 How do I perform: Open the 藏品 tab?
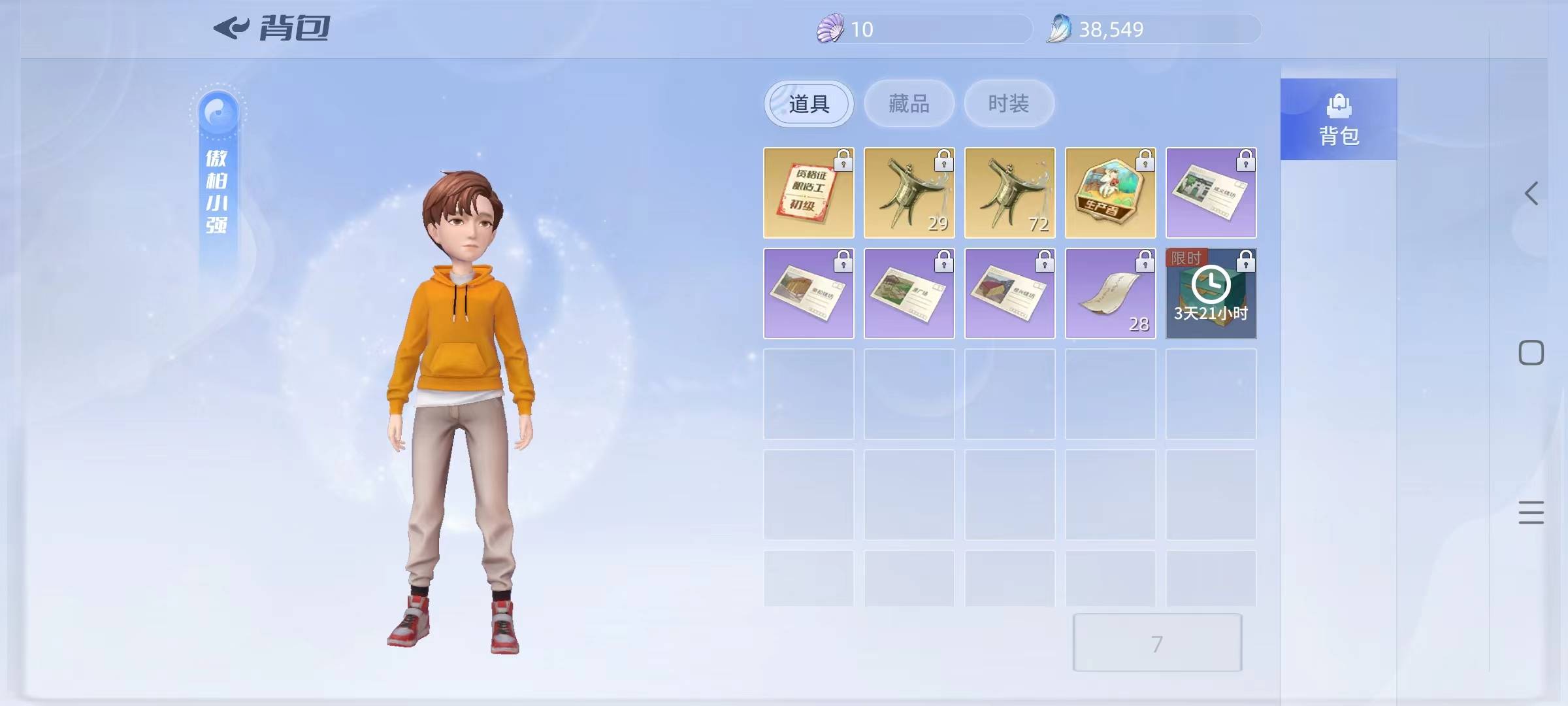click(909, 104)
